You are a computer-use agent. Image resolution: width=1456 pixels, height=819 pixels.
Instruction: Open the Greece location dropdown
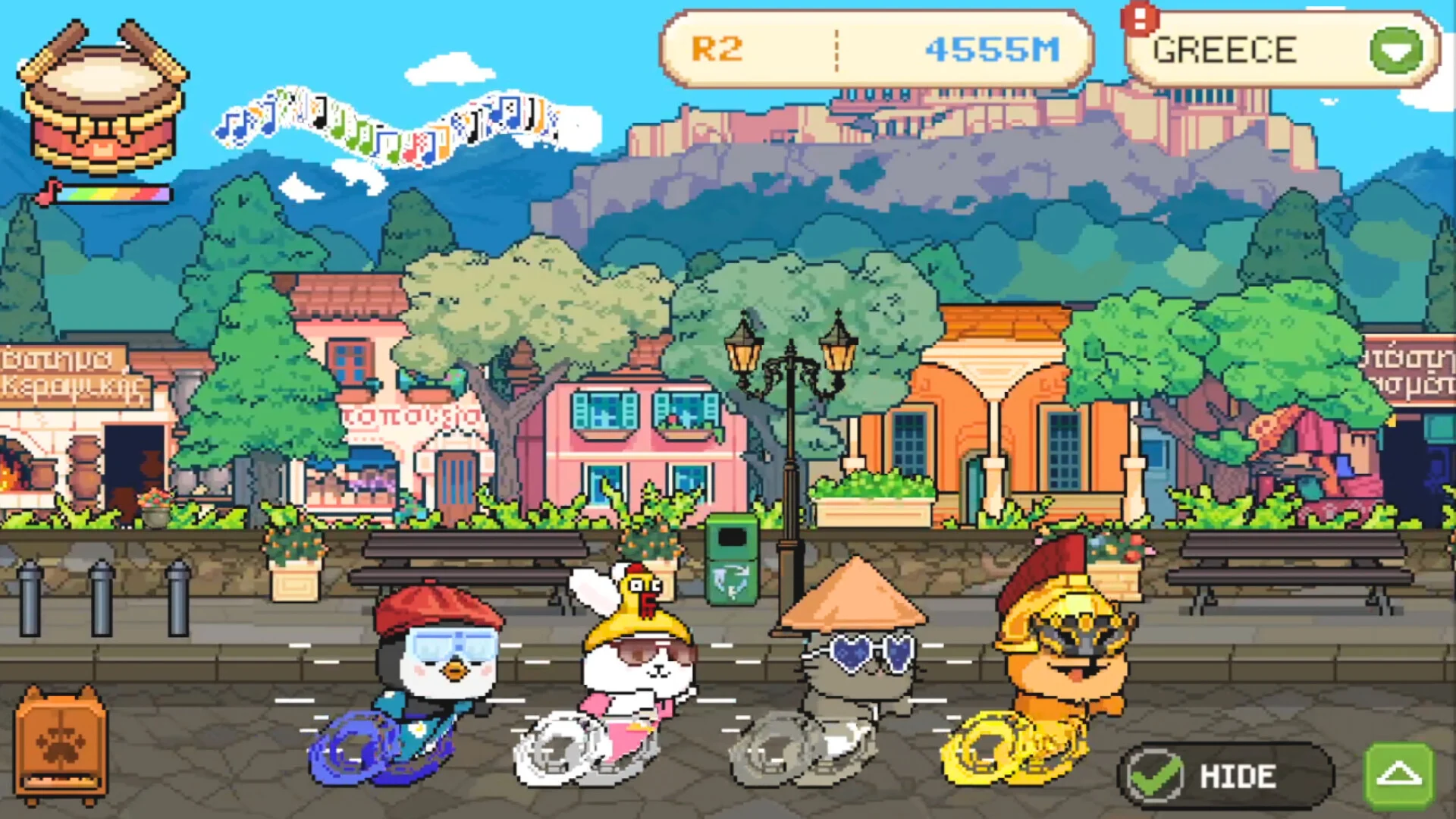click(1395, 50)
